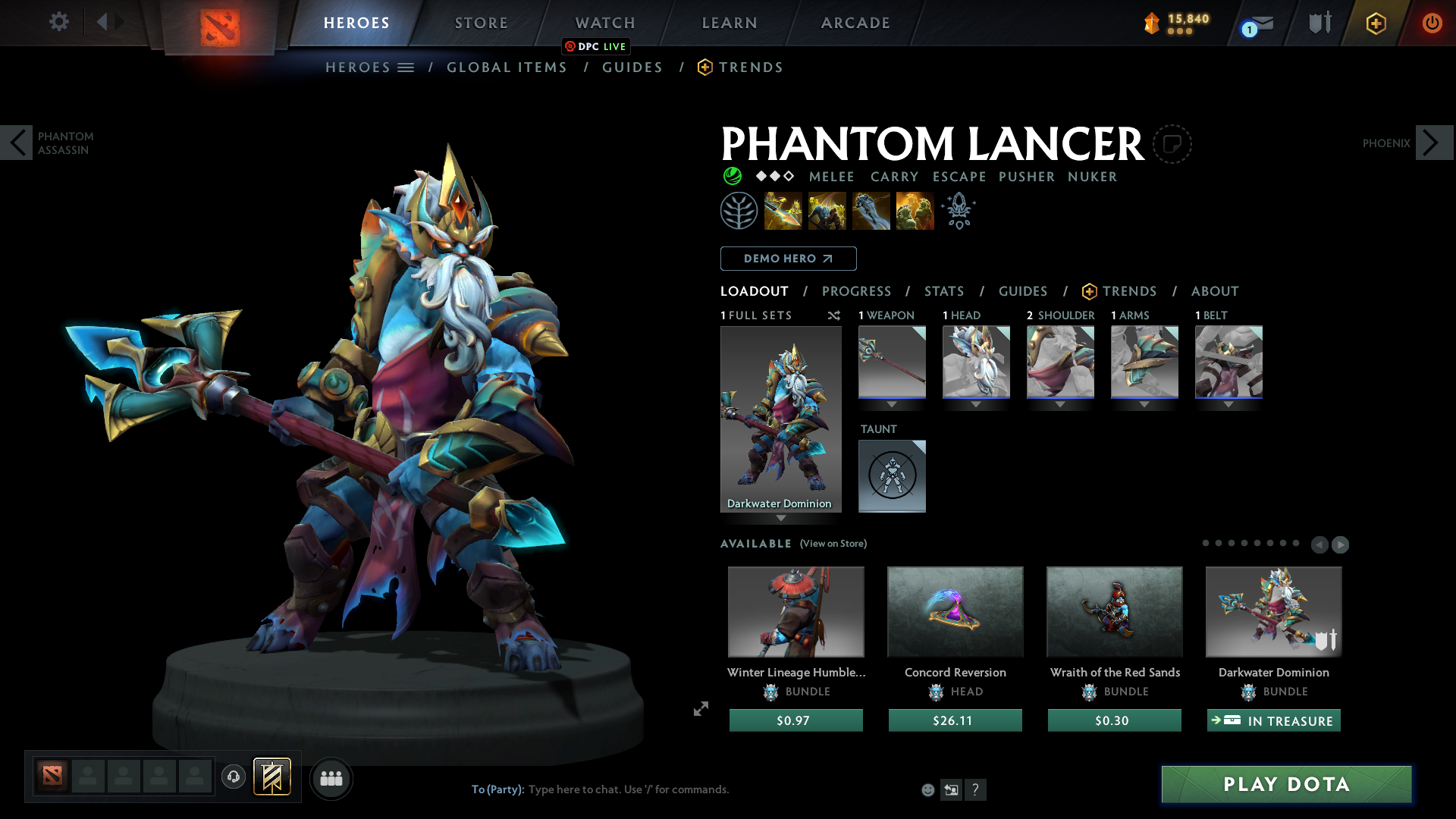Expand the Head slot dropdown arrow
Viewport: 1456px width, 819px height.
coord(976,404)
